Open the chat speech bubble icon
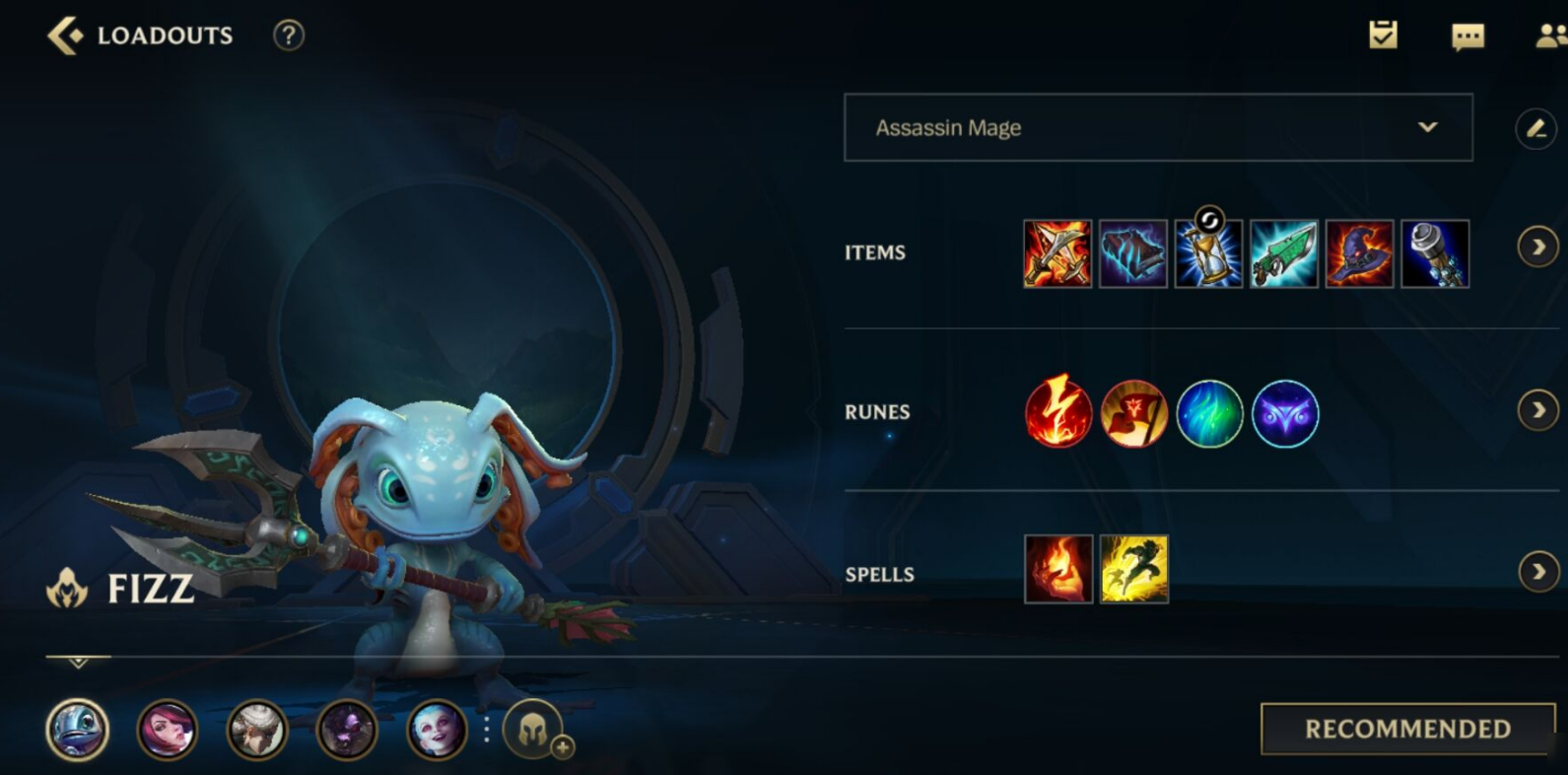The height and width of the screenshot is (775, 1568). (x=1467, y=36)
